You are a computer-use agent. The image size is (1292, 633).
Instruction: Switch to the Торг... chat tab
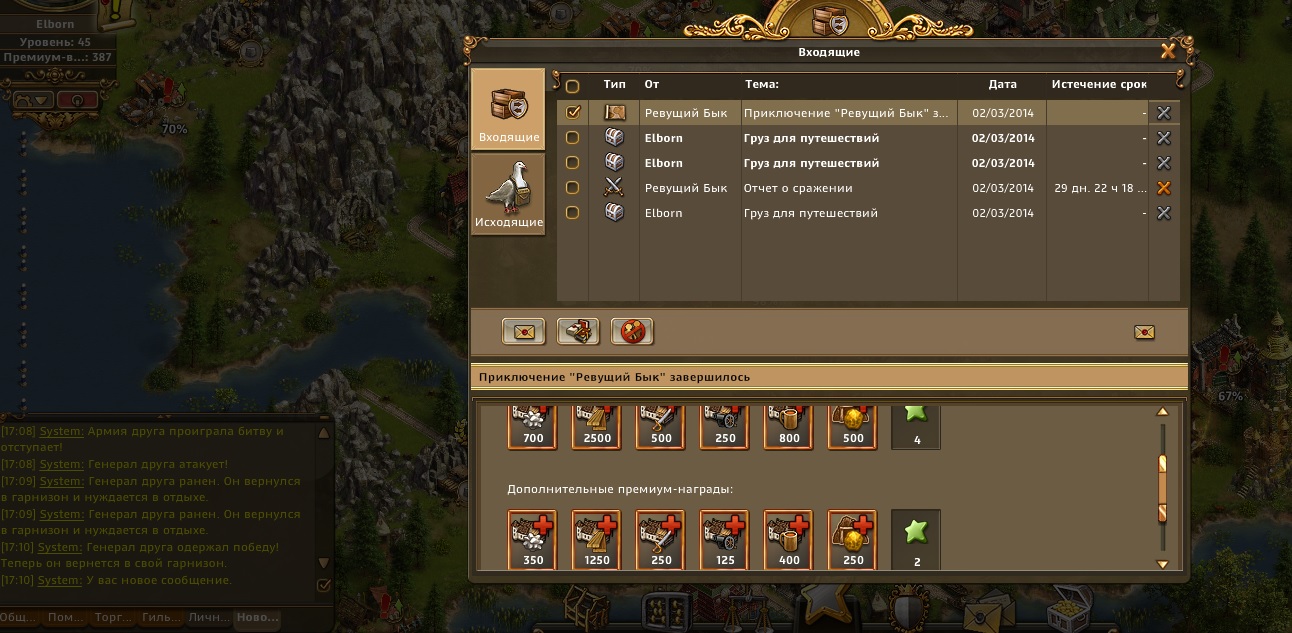[111, 618]
